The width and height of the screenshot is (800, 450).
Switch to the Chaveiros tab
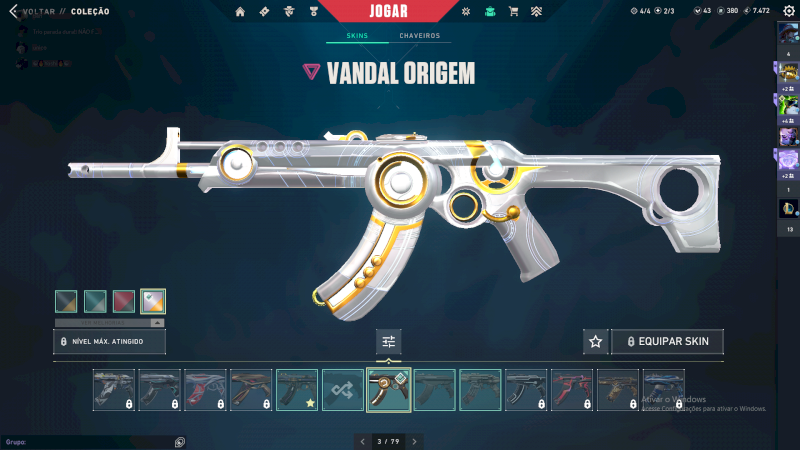[x=419, y=36]
